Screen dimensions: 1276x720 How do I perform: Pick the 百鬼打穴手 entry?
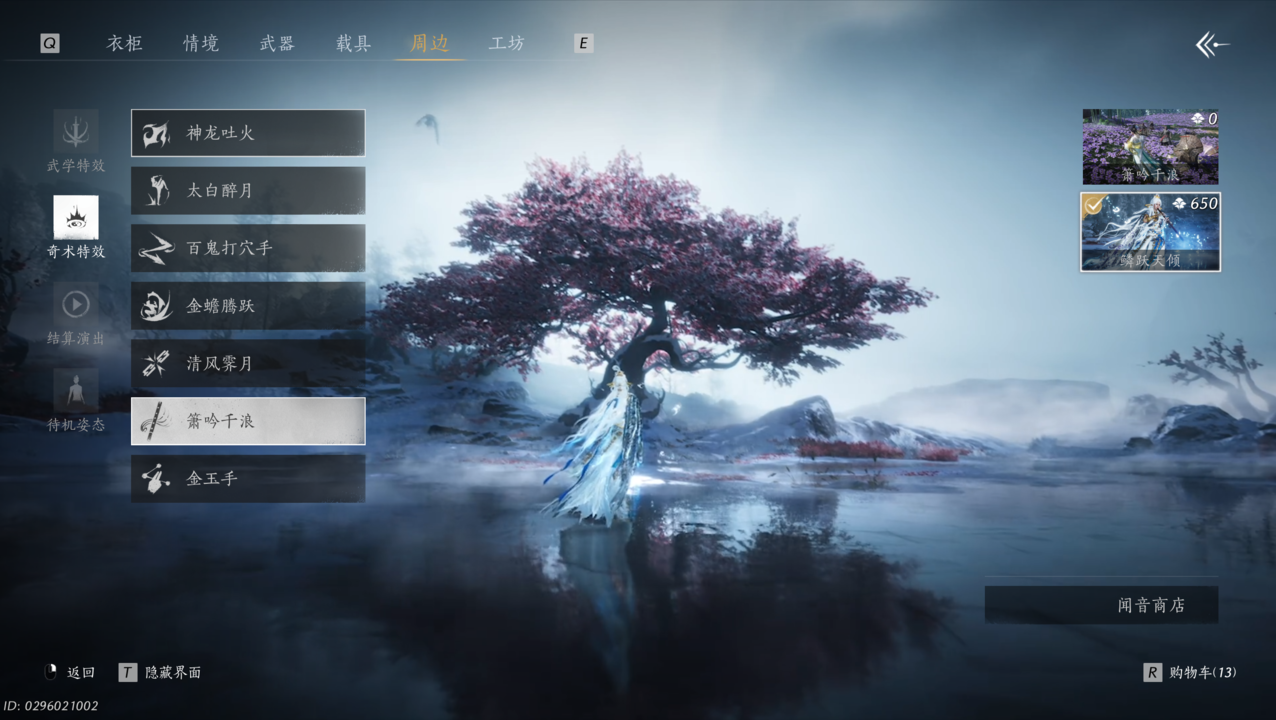(x=248, y=248)
